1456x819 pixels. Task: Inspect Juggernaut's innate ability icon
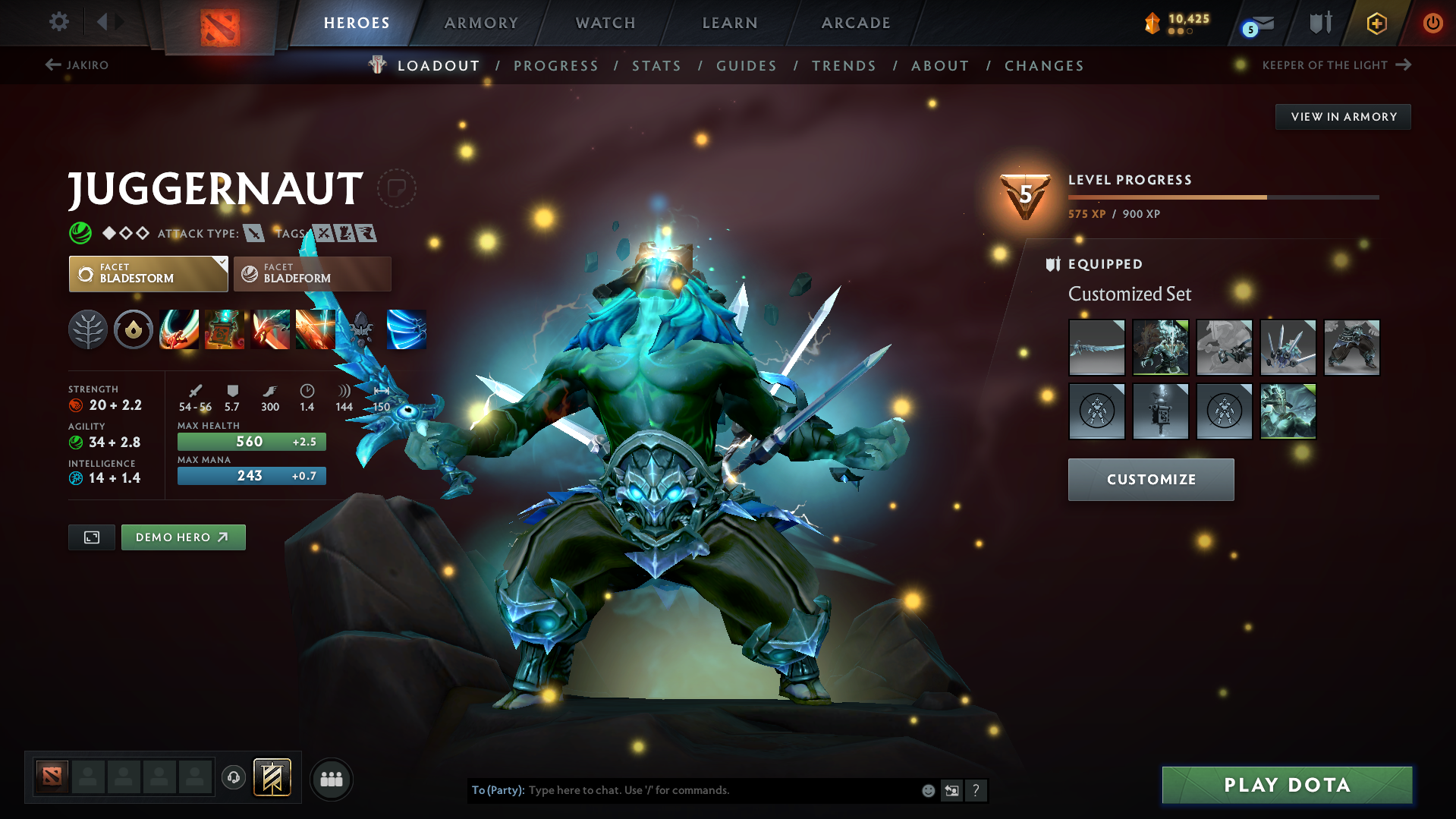coord(134,329)
